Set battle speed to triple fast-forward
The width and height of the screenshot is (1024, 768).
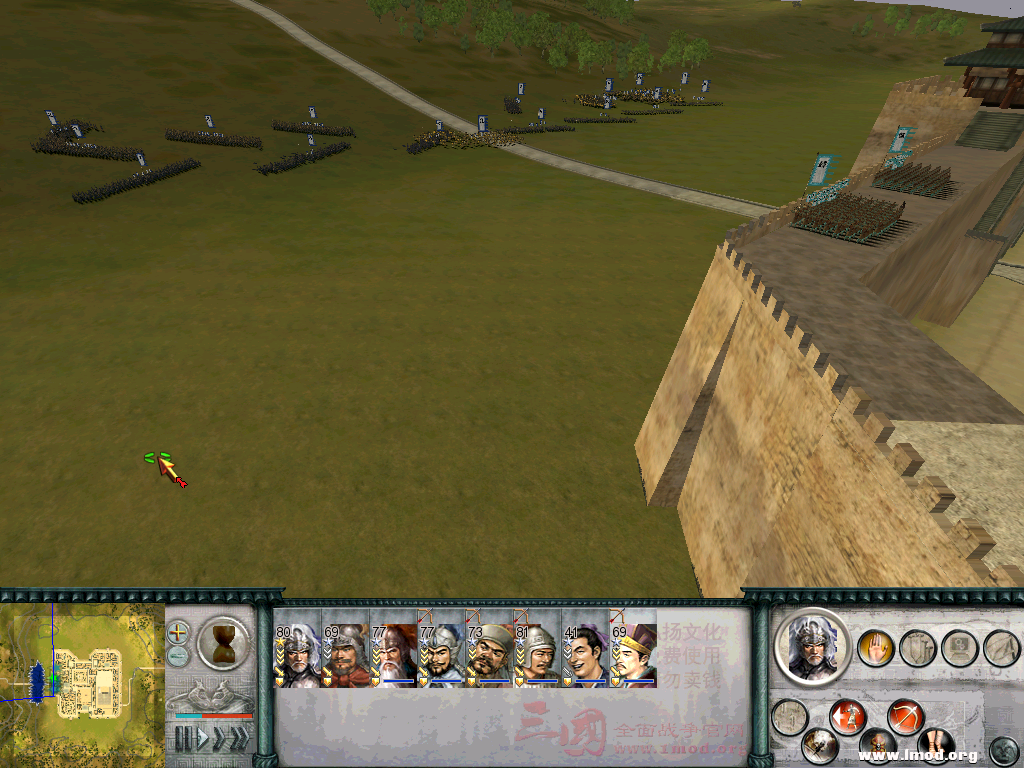(239, 739)
